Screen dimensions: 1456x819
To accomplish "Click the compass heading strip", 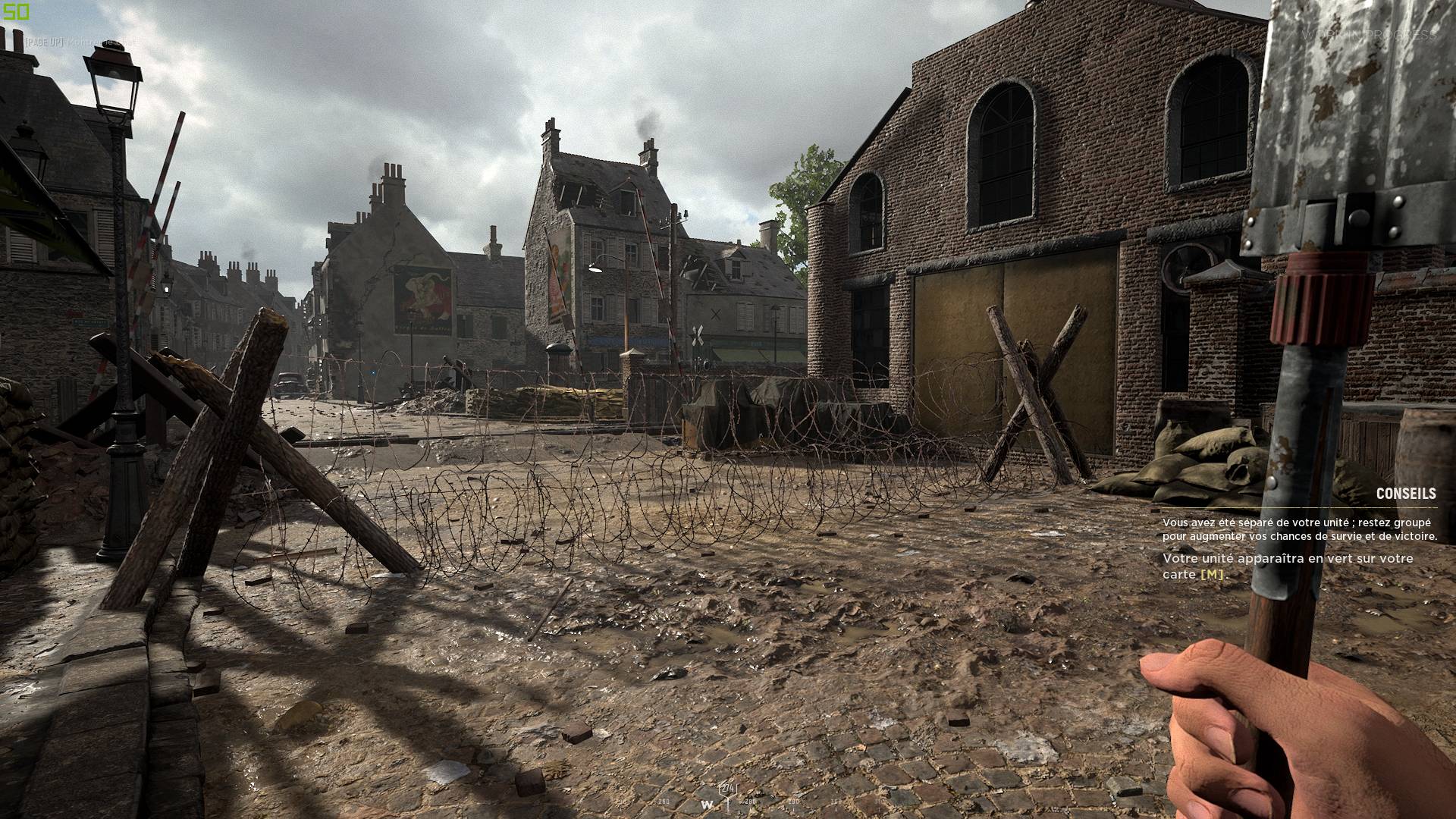I will (x=728, y=801).
